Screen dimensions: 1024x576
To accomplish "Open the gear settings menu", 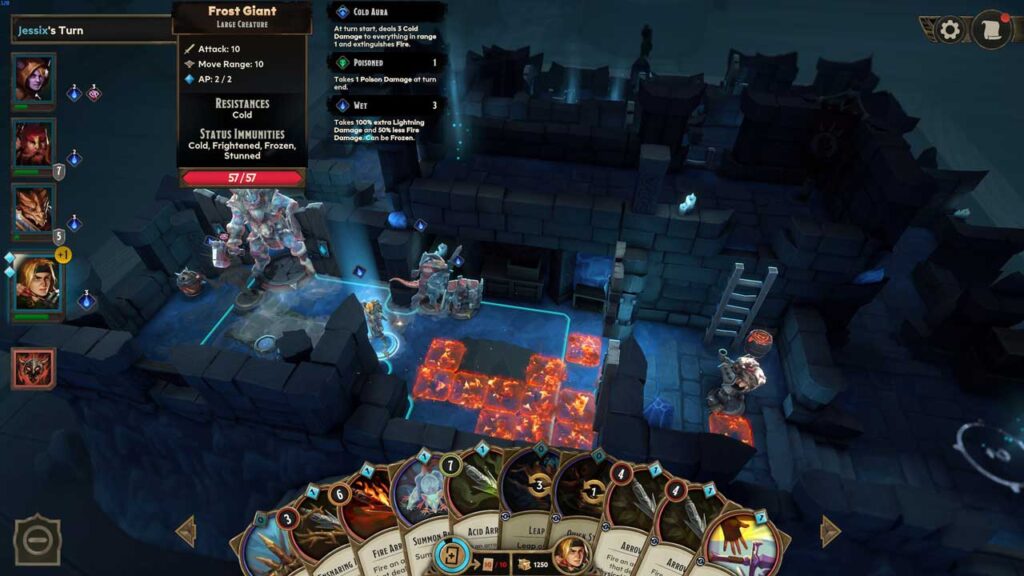I will [949, 29].
